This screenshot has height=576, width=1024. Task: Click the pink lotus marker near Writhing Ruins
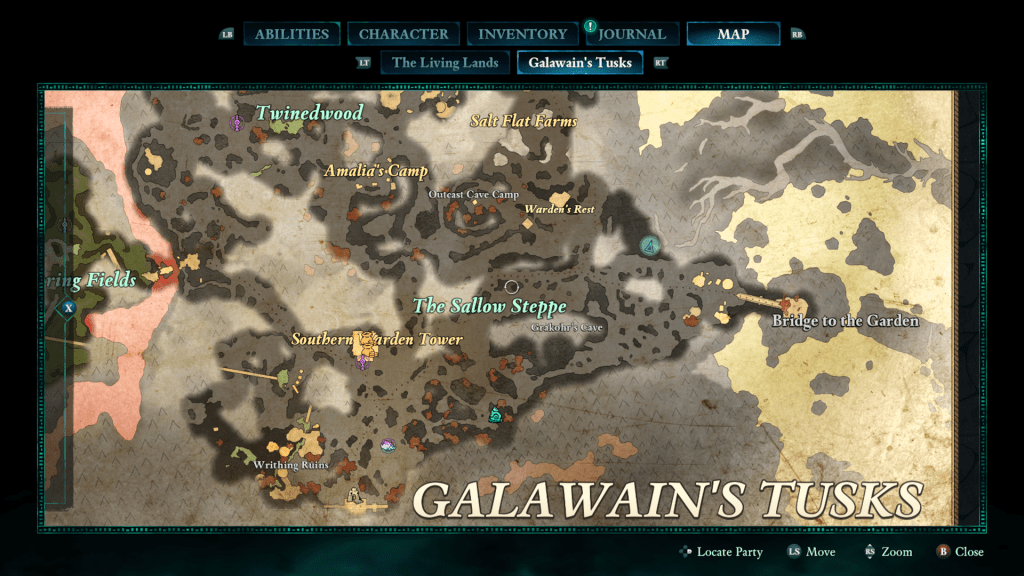(x=387, y=445)
